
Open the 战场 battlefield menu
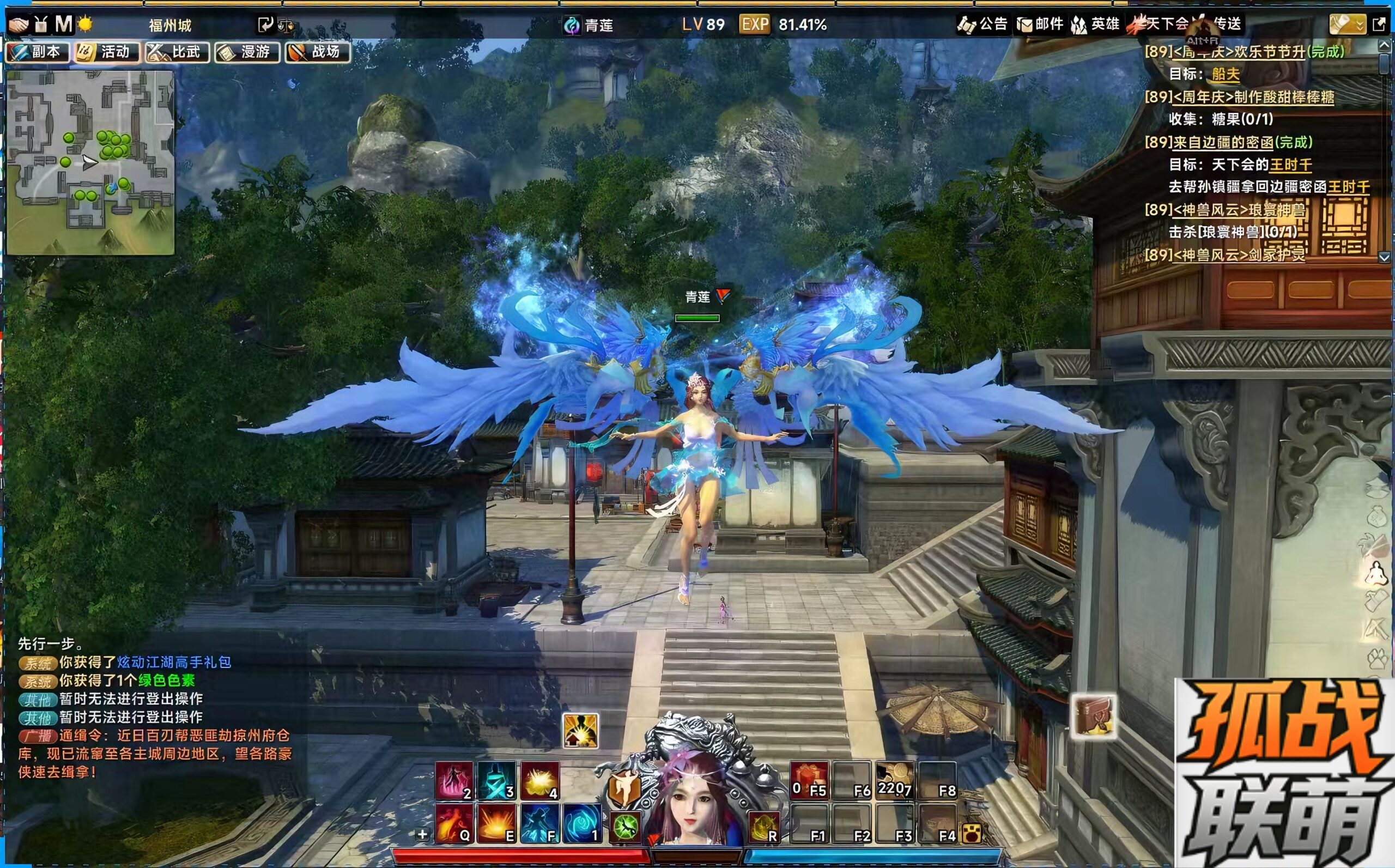click(x=318, y=52)
